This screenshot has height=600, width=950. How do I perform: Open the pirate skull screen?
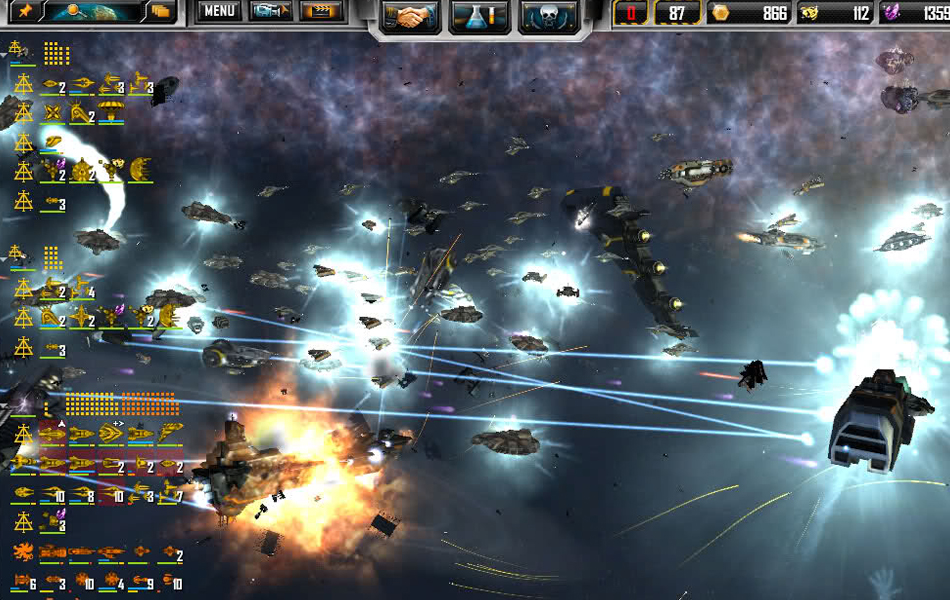(x=549, y=16)
